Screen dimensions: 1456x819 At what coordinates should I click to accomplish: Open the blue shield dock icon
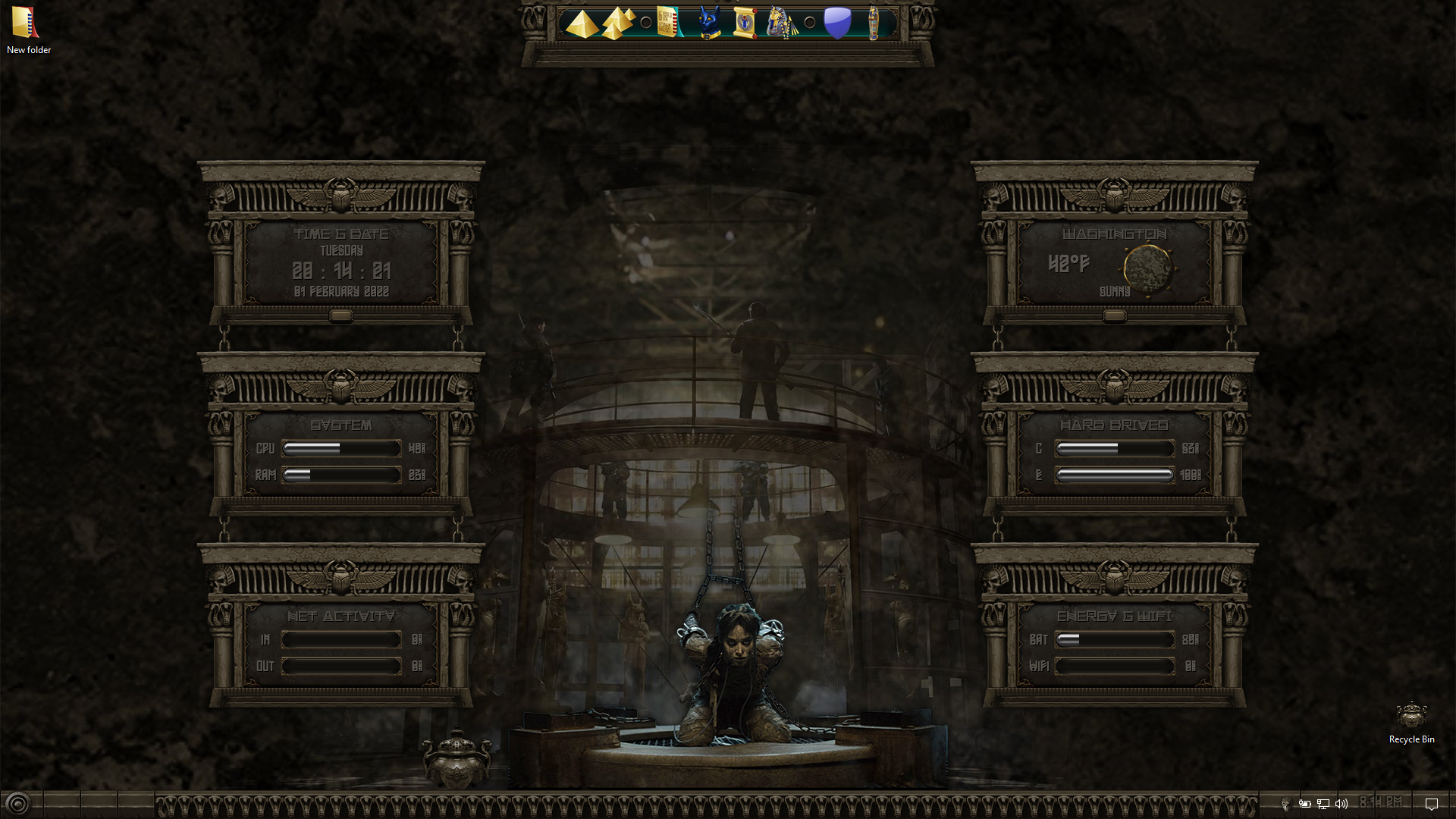(x=837, y=23)
